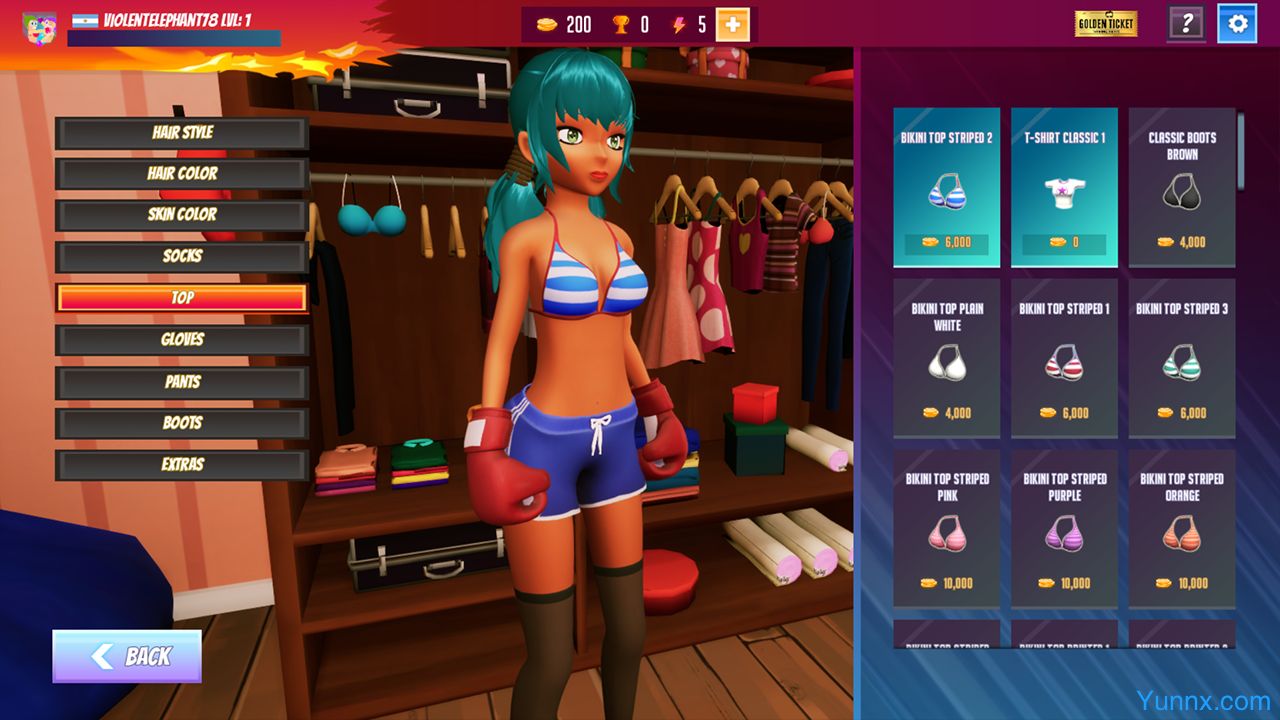Choose the Classic Boots Brown item
This screenshot has height=720, width=1280.
1182,188
